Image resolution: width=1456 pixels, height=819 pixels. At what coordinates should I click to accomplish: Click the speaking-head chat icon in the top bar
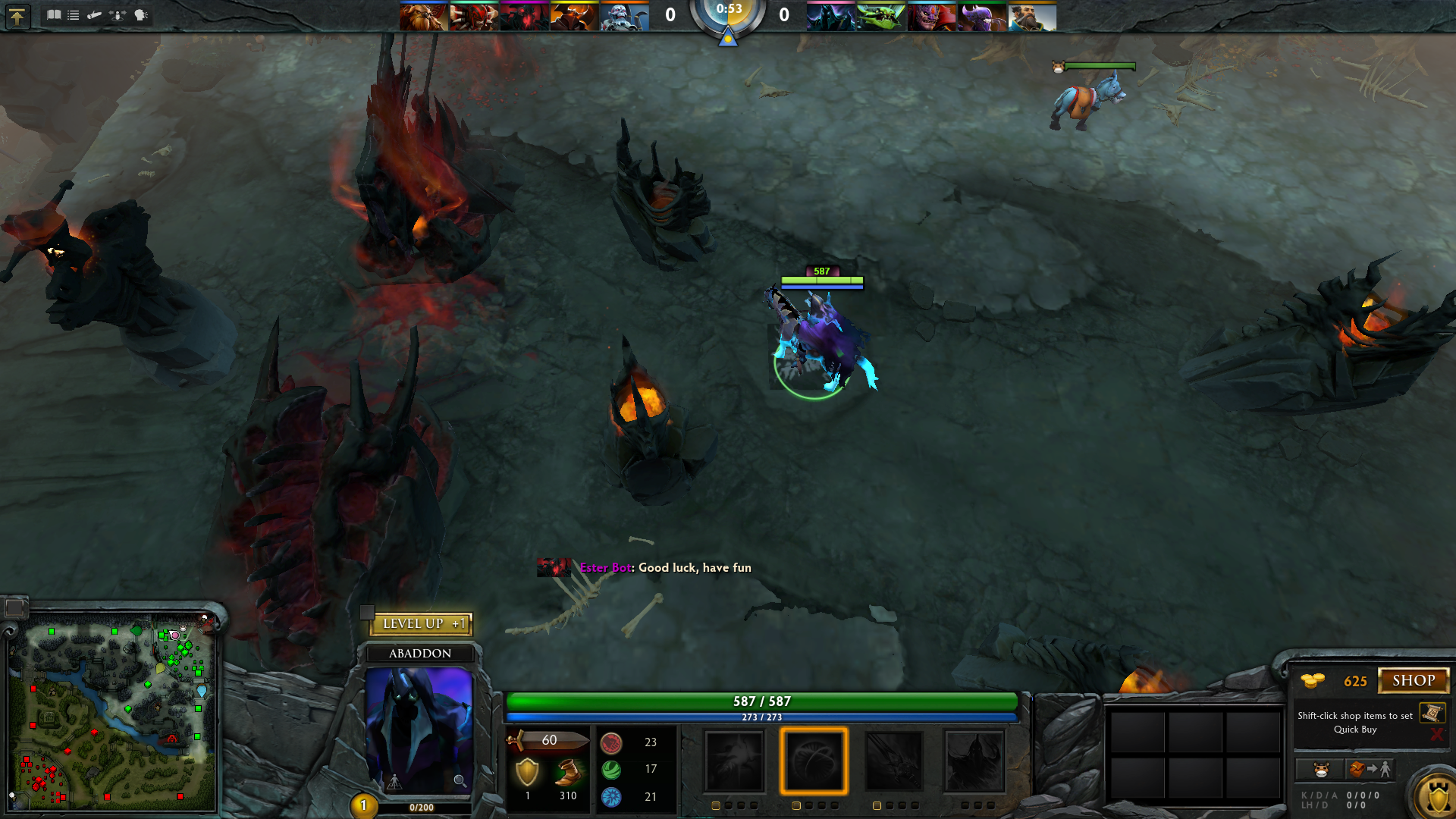point(141,14)
